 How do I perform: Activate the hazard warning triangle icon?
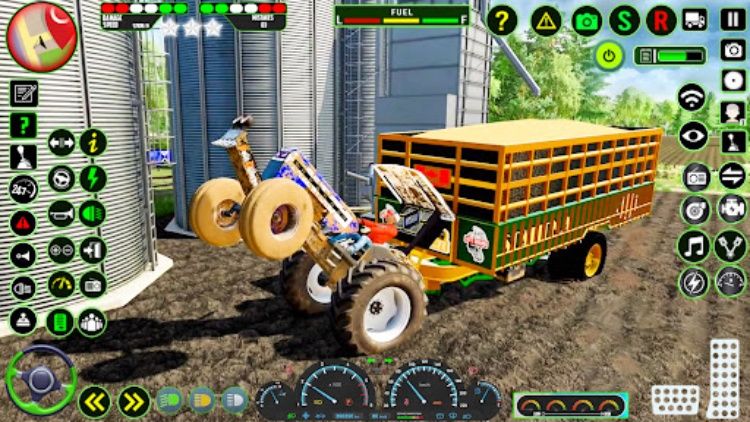point(546,20)
